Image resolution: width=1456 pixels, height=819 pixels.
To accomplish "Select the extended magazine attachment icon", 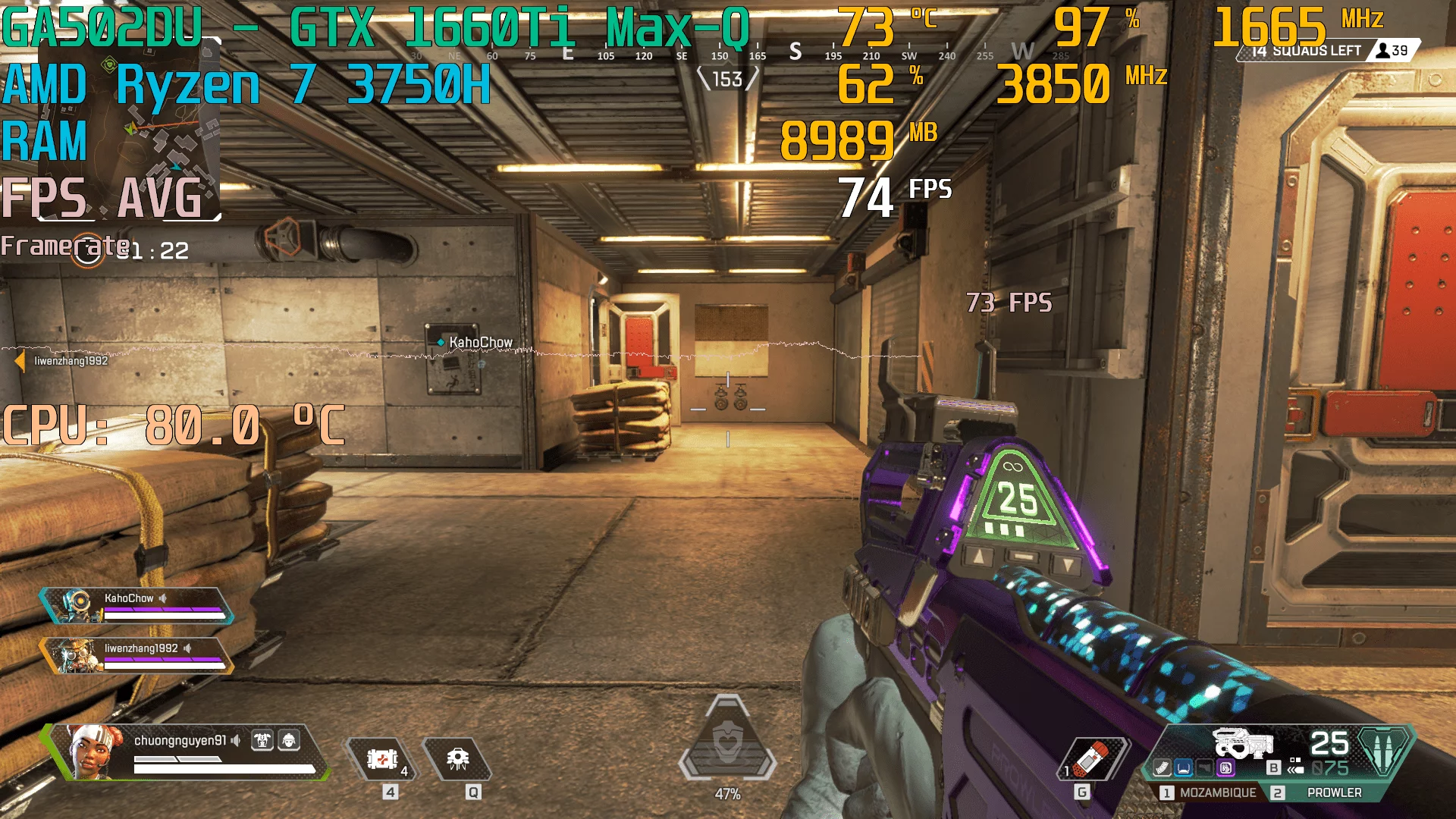I will (1162, 768).
